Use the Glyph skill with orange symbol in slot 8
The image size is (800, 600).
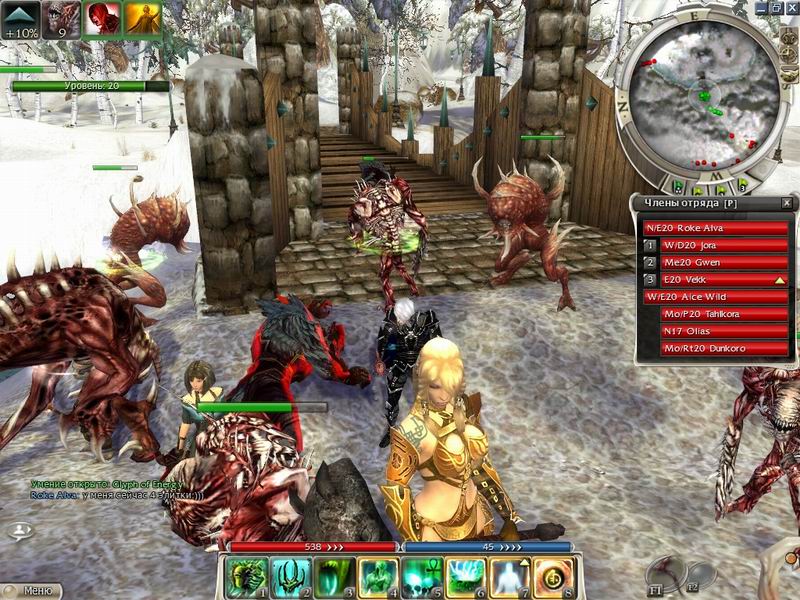pos(552,577)
